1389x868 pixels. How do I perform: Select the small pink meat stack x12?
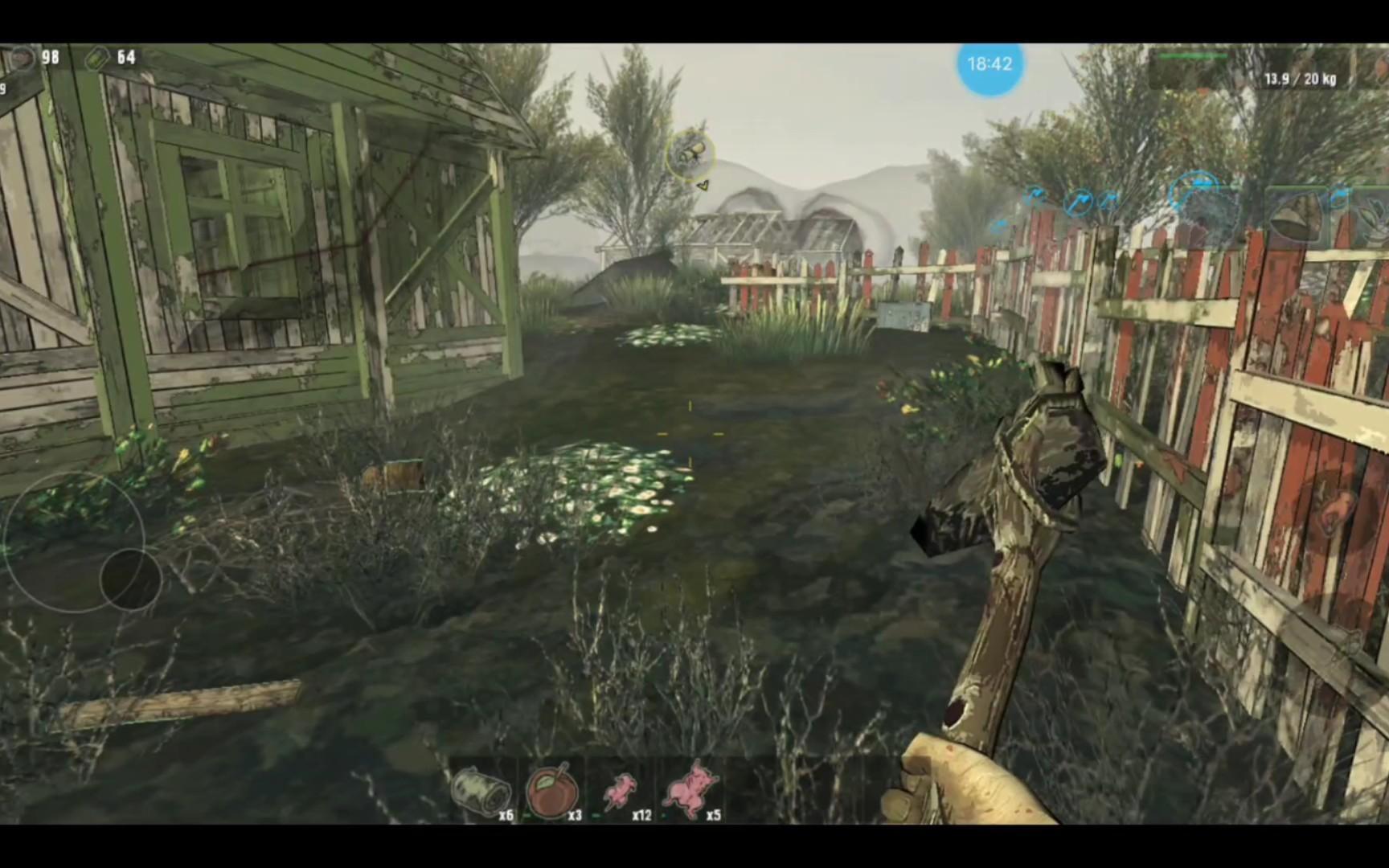pyautogui.click(x=620, y=792)
